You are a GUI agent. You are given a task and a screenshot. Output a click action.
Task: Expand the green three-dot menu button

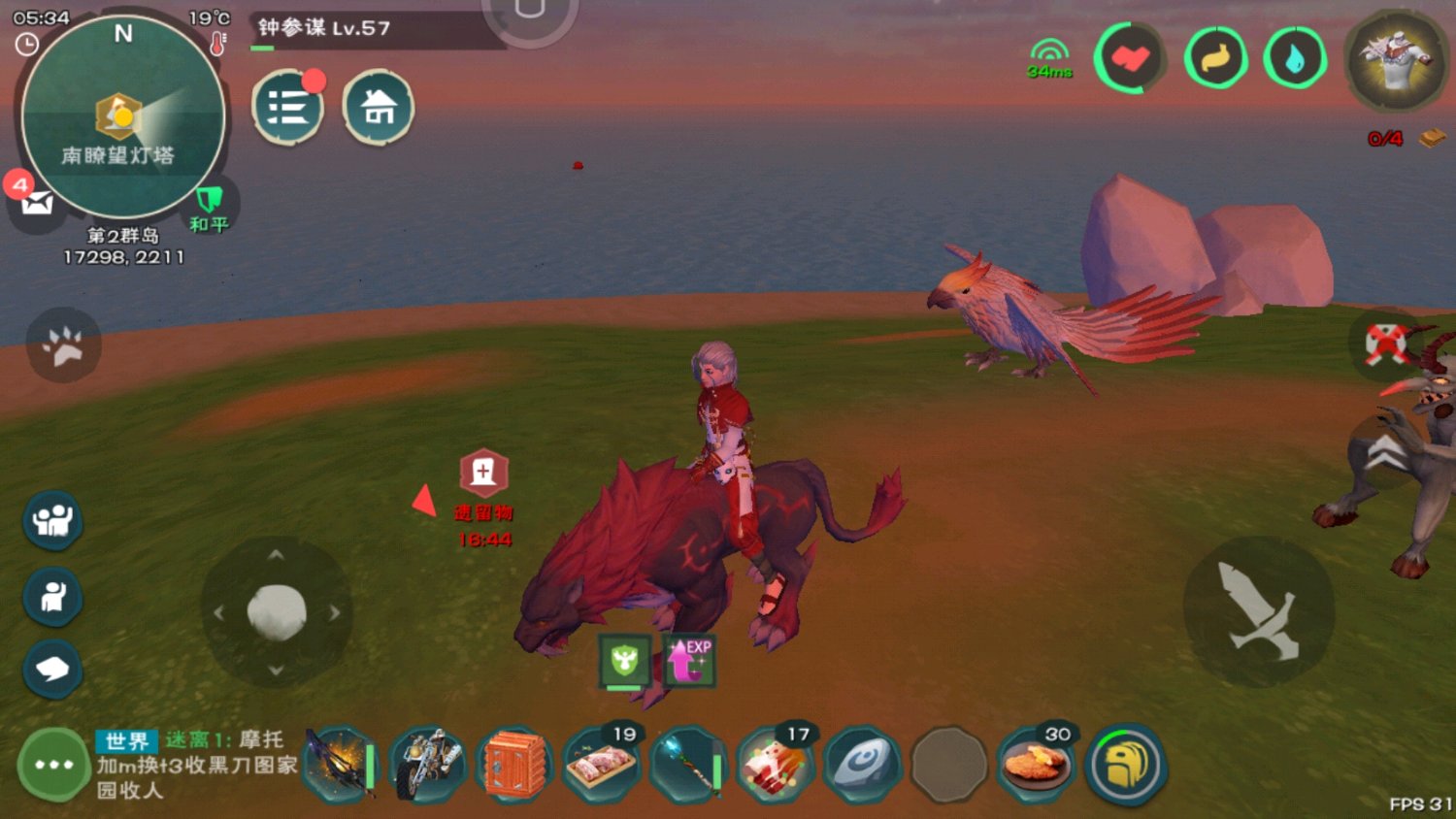(53, 765)
